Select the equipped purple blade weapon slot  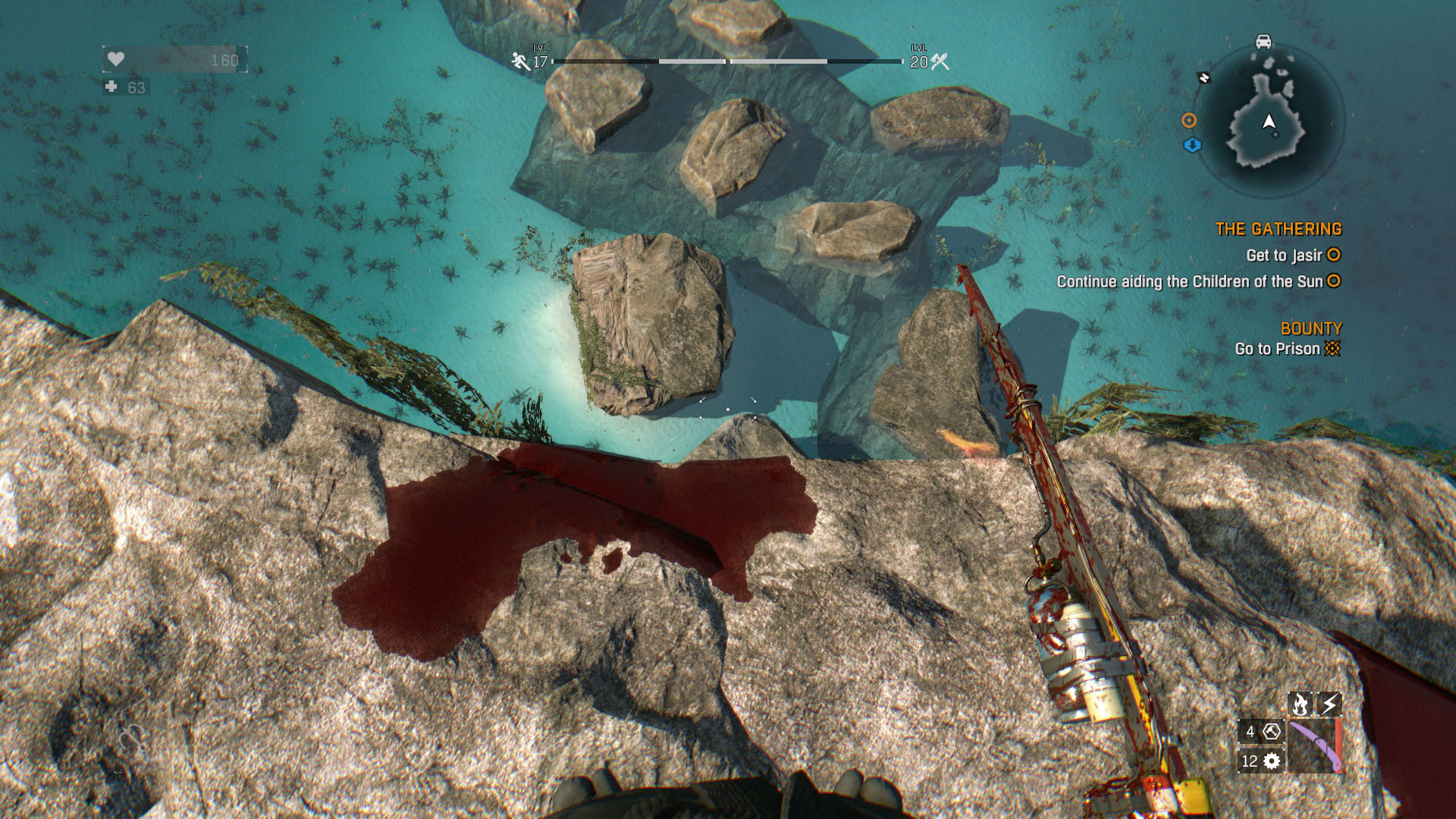tap(1314, 746)
